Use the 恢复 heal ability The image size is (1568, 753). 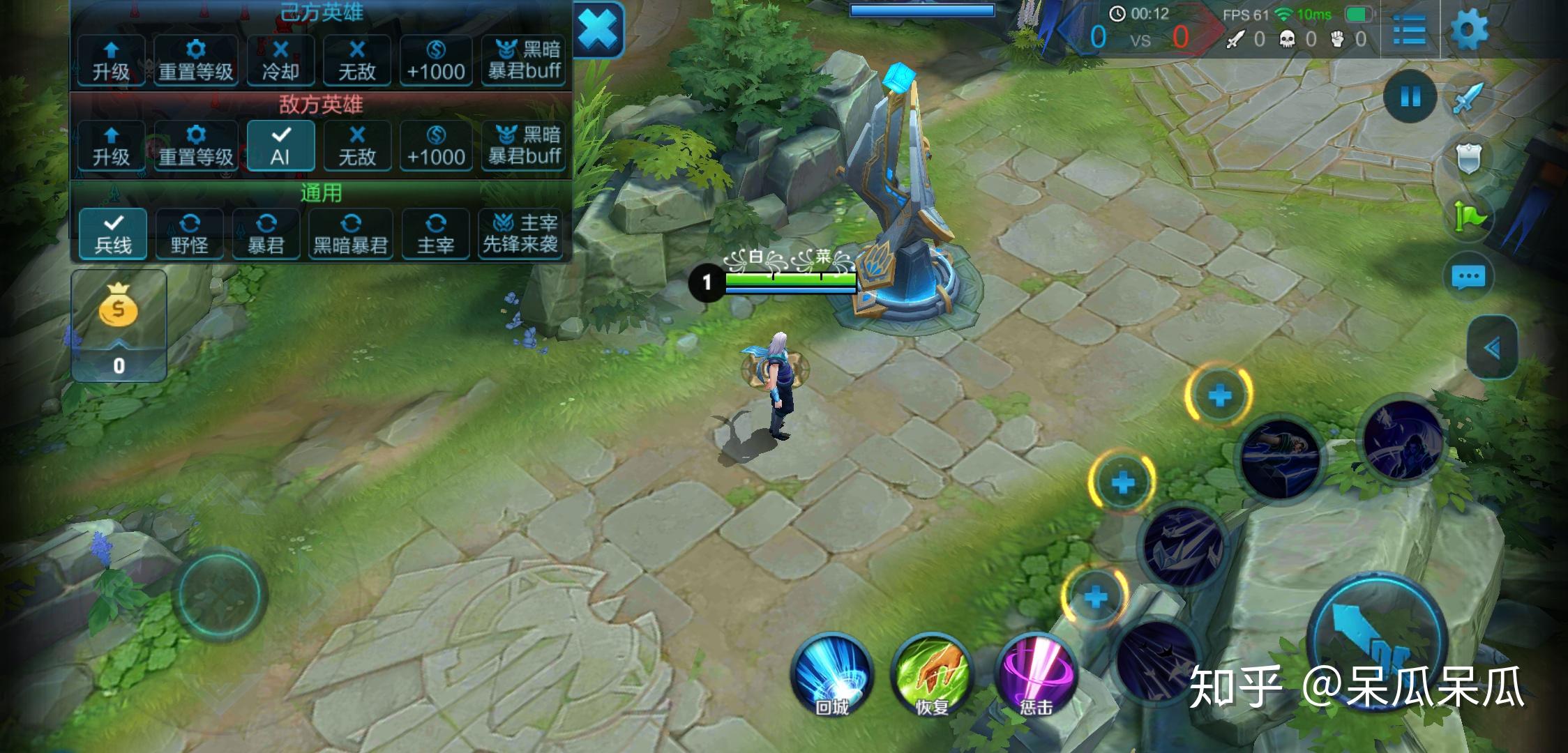click(932, 674)
